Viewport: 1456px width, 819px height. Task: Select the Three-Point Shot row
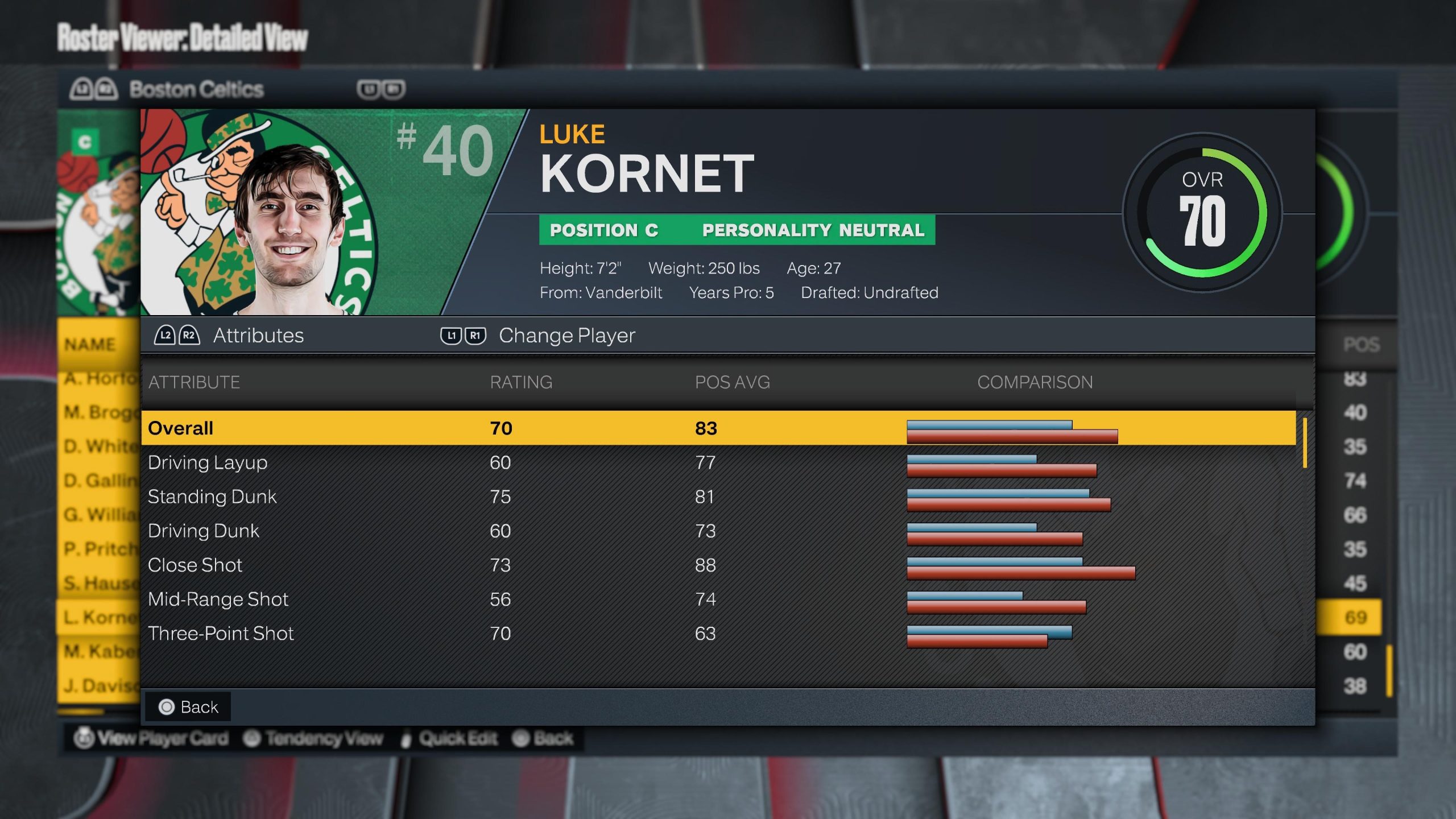tap(718, 633)
